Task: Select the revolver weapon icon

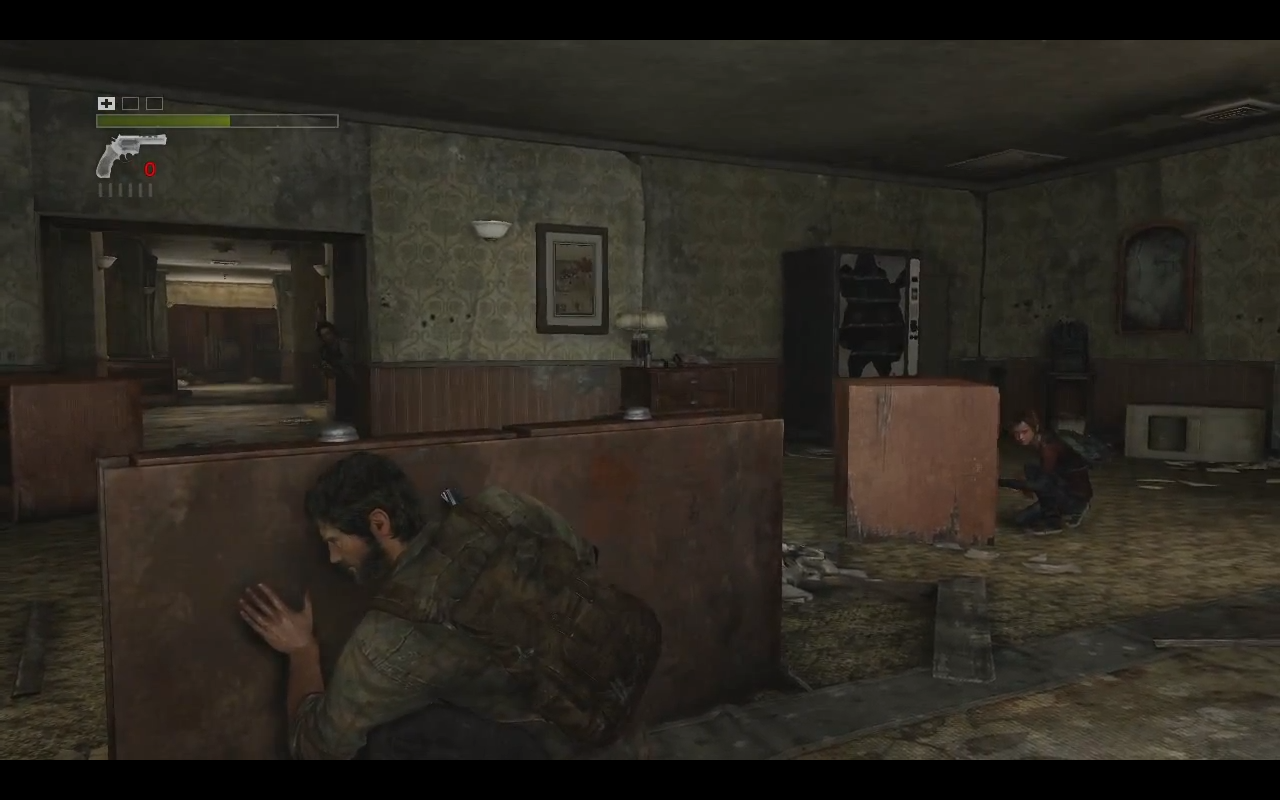Action: [x=129, y=155]
